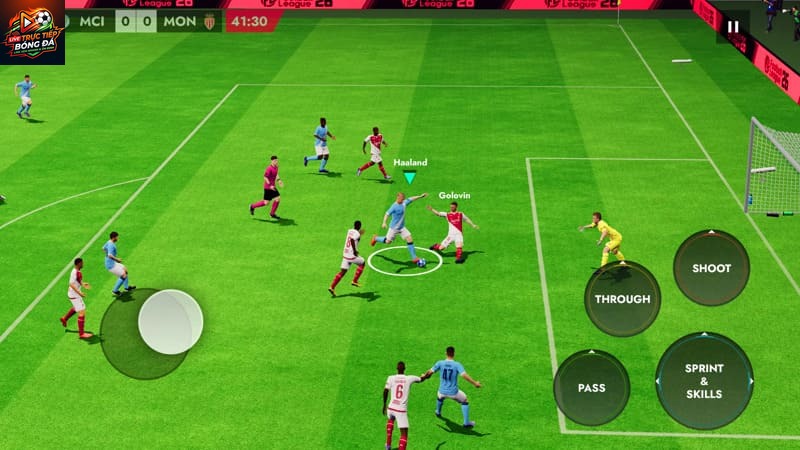The width and height of the screenshot is (800, 450).
Task: Tap the THROUGH pass button
Action: [x=622, y=298]
